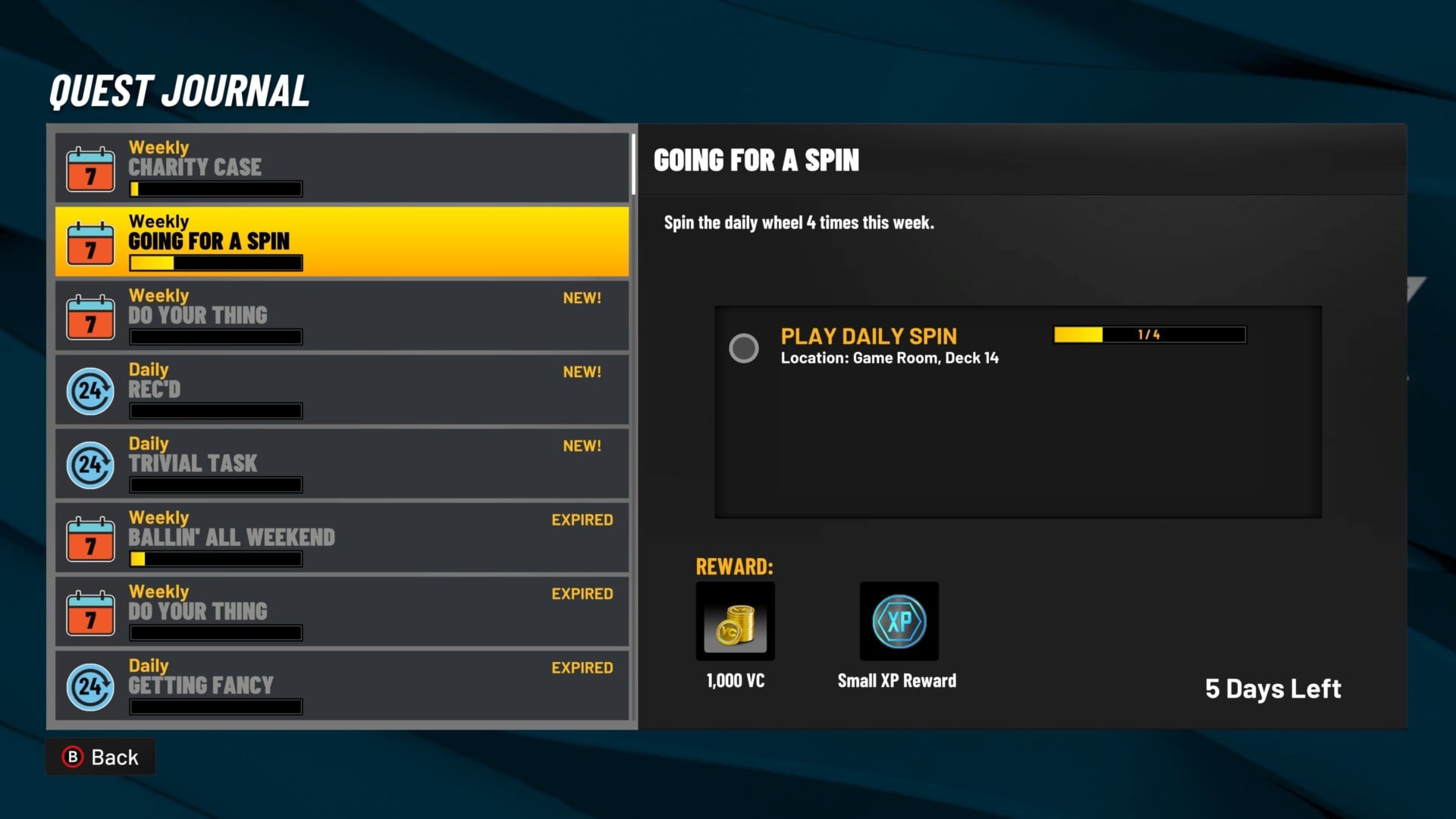1456x819 pixels.
Task: Click the Small XP Reward hexagon icon
Action: click(899, 621)
